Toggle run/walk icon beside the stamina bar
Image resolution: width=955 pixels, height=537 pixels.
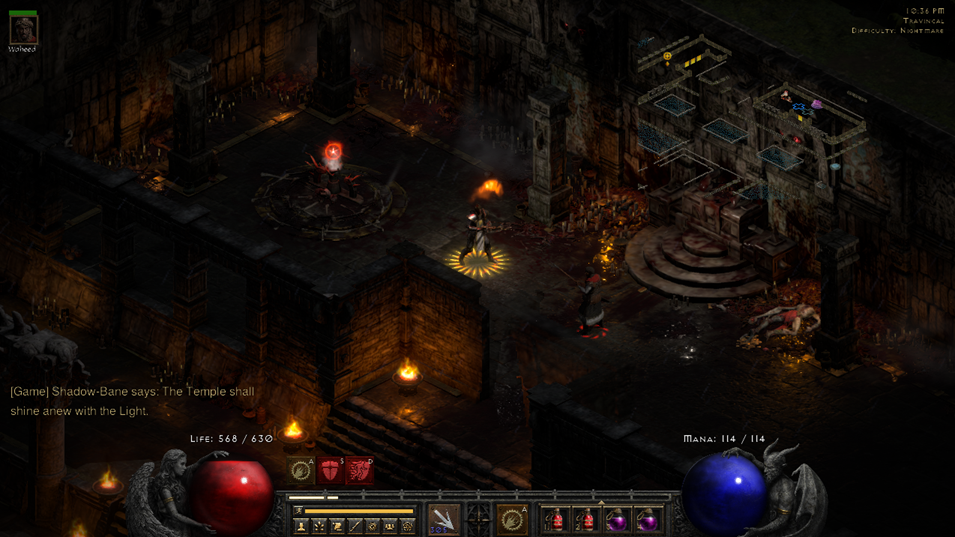click(298, 511)
